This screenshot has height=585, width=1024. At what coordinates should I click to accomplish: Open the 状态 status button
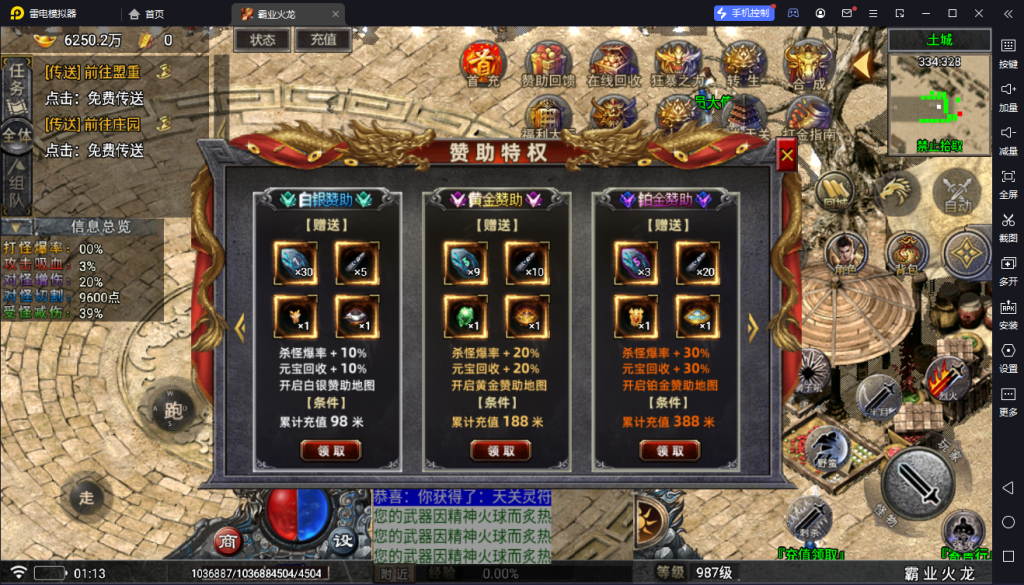point(262,40)
